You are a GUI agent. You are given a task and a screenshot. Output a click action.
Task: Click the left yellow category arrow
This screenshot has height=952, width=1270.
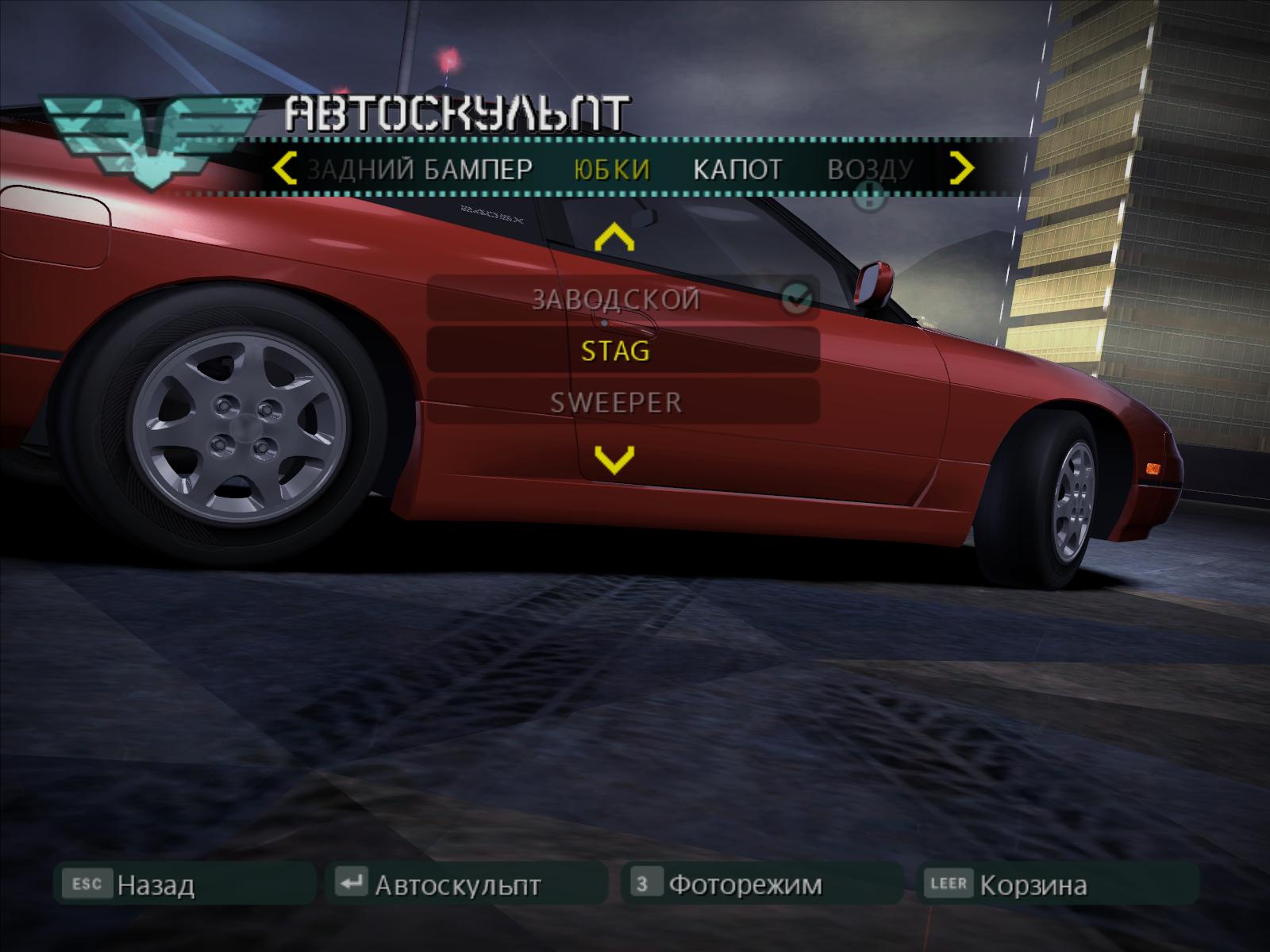[x=284, y=169]
